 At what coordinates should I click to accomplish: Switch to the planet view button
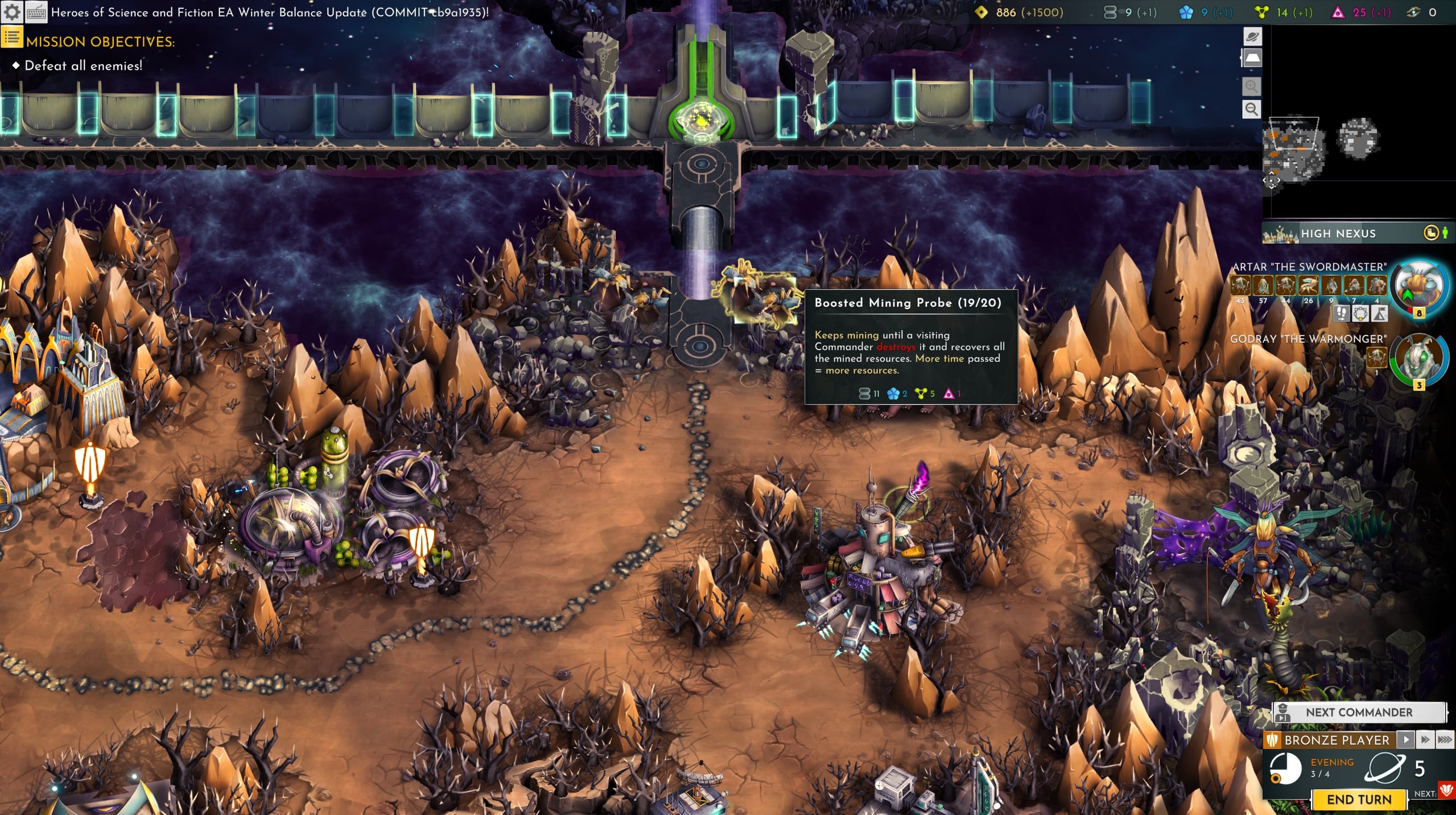[1252, 37]
